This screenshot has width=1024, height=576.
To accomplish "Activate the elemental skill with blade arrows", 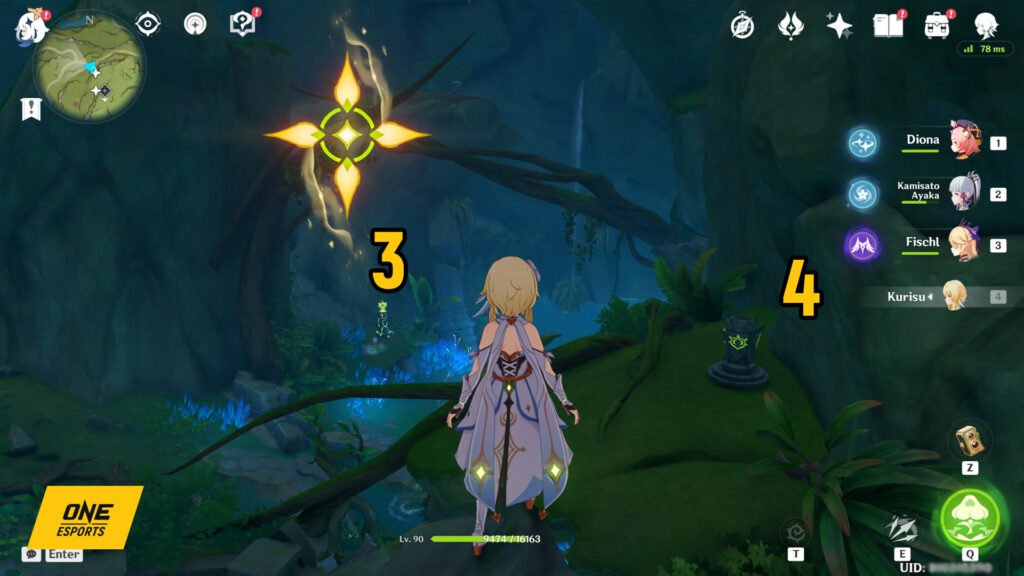I will [x=901, y=528].
